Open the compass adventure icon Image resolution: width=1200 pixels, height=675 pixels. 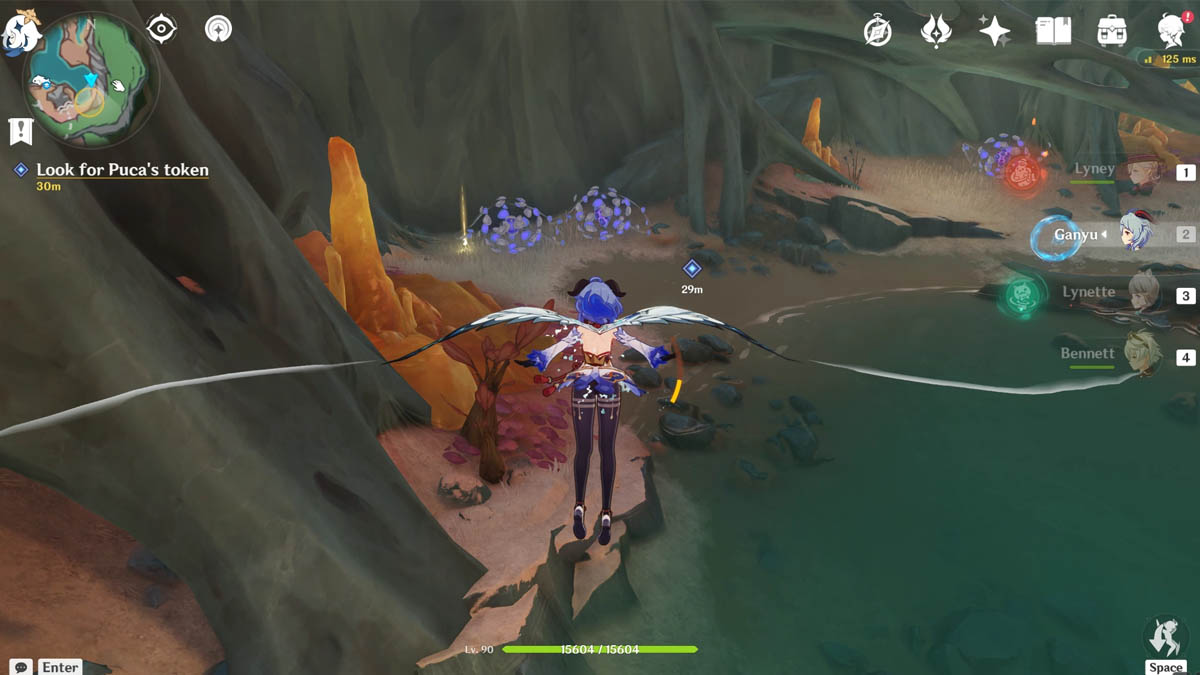coord(878,32)
